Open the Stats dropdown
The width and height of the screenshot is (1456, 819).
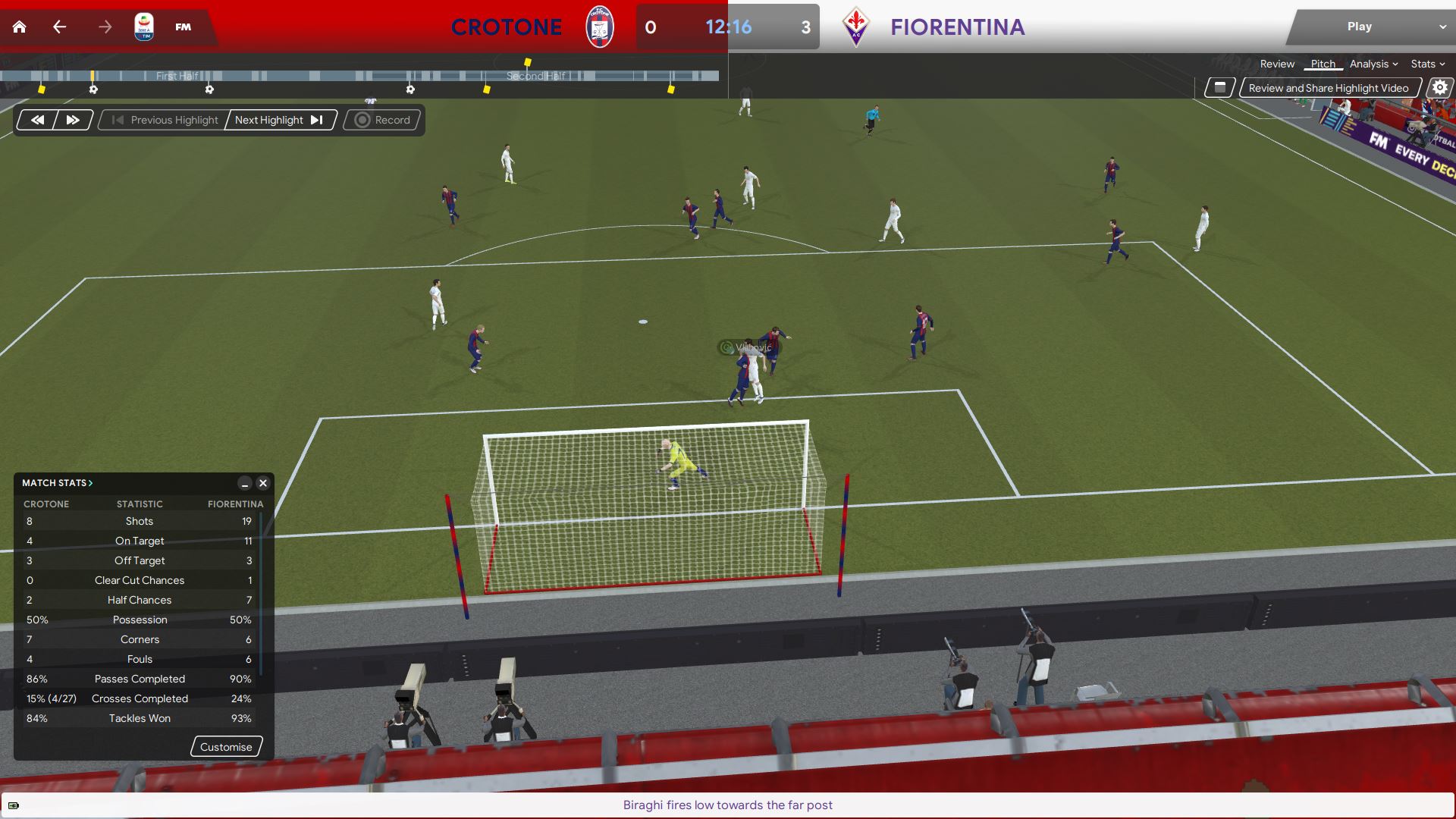pyautogui.click(x=1427, y=64)
